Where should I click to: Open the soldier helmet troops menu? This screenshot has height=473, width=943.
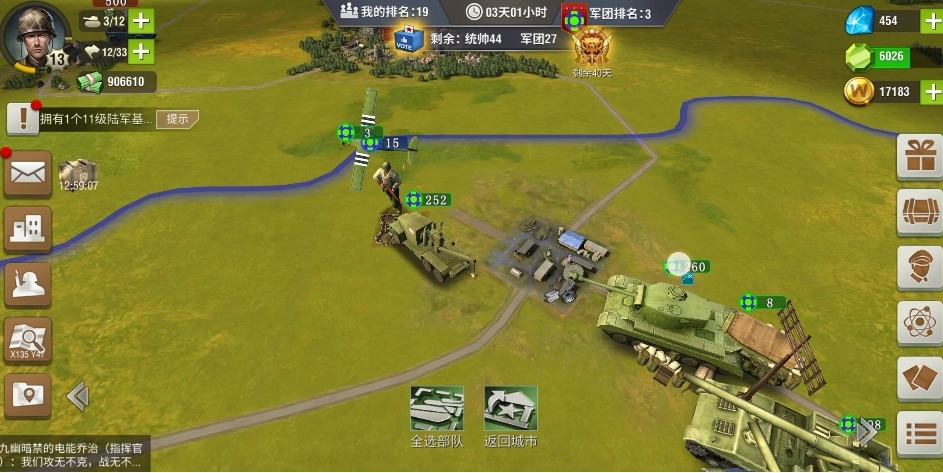click(x=28, y=285)
